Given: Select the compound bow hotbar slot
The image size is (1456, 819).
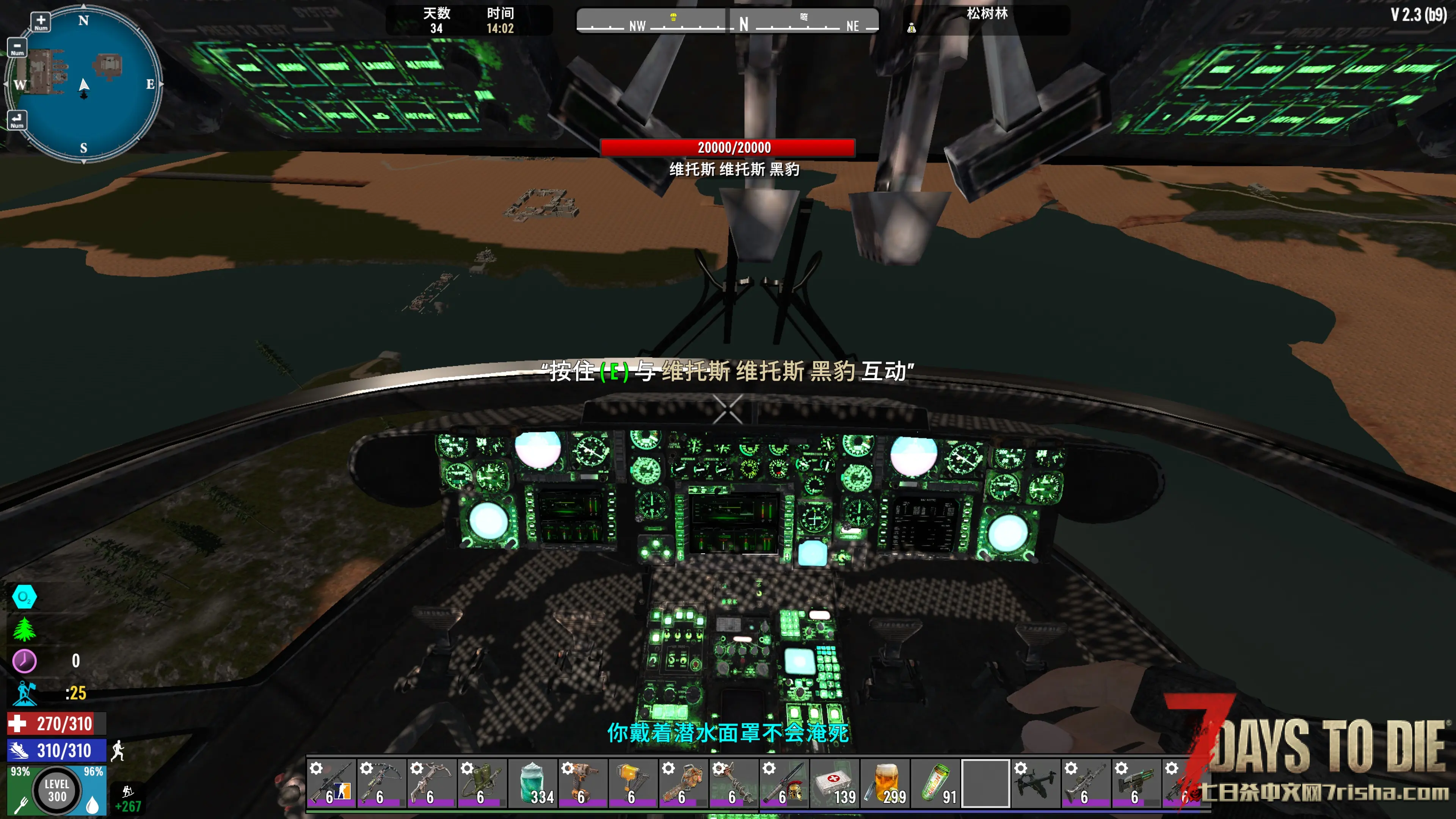Looking at the screenshot, I should tap(381, 783).
